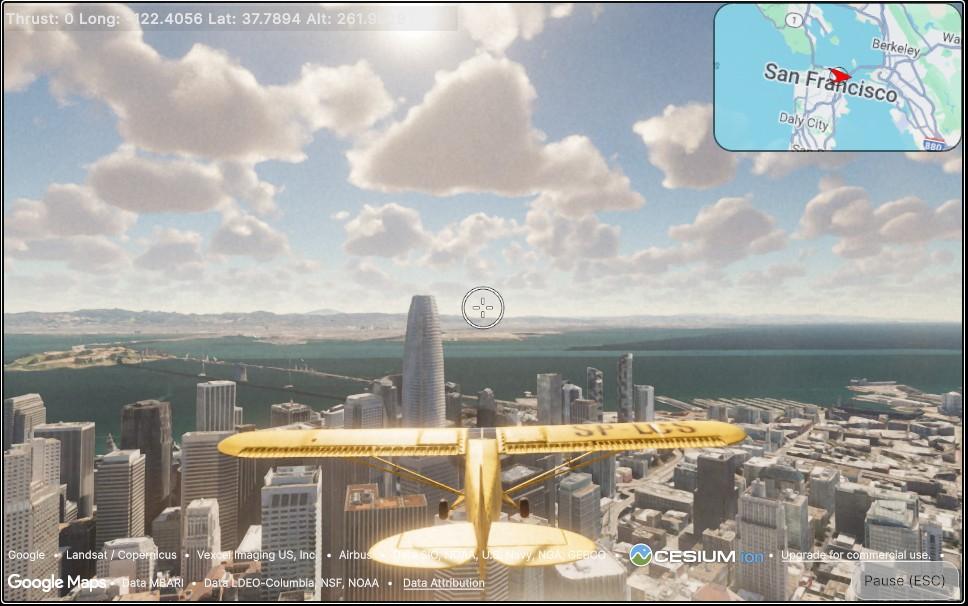Click the Pause (ESC) button
The image size is (968, 606).
click(904, 581)
